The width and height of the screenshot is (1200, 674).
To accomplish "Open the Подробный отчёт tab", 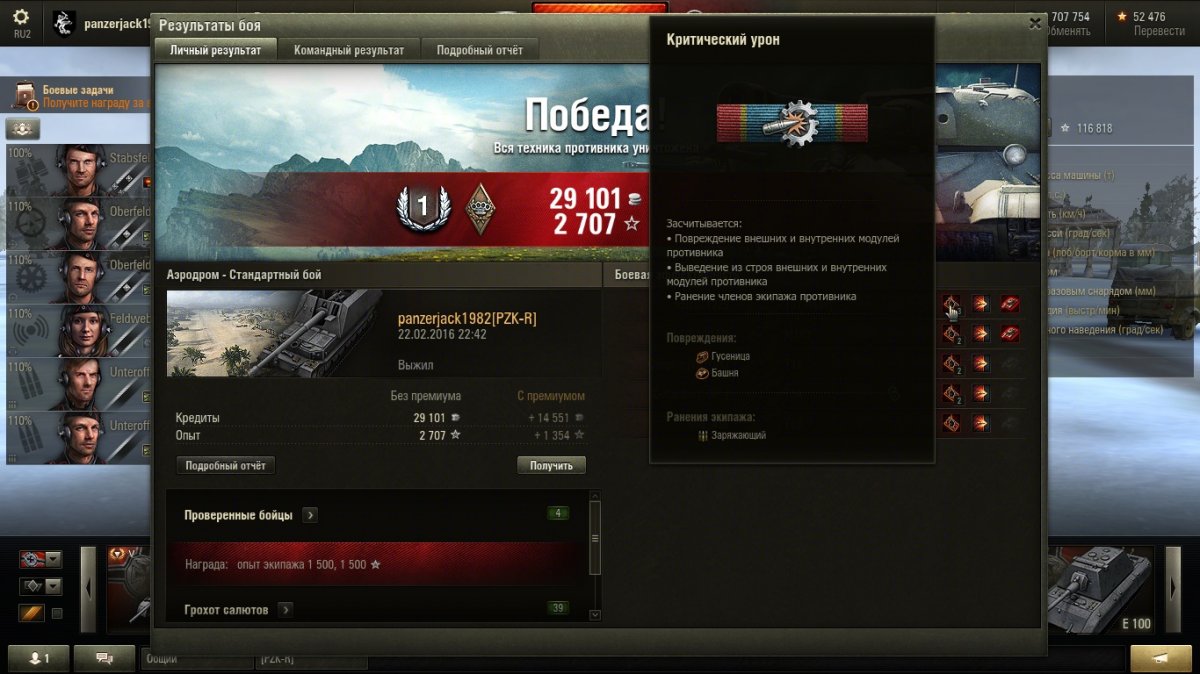I will 479,50.
